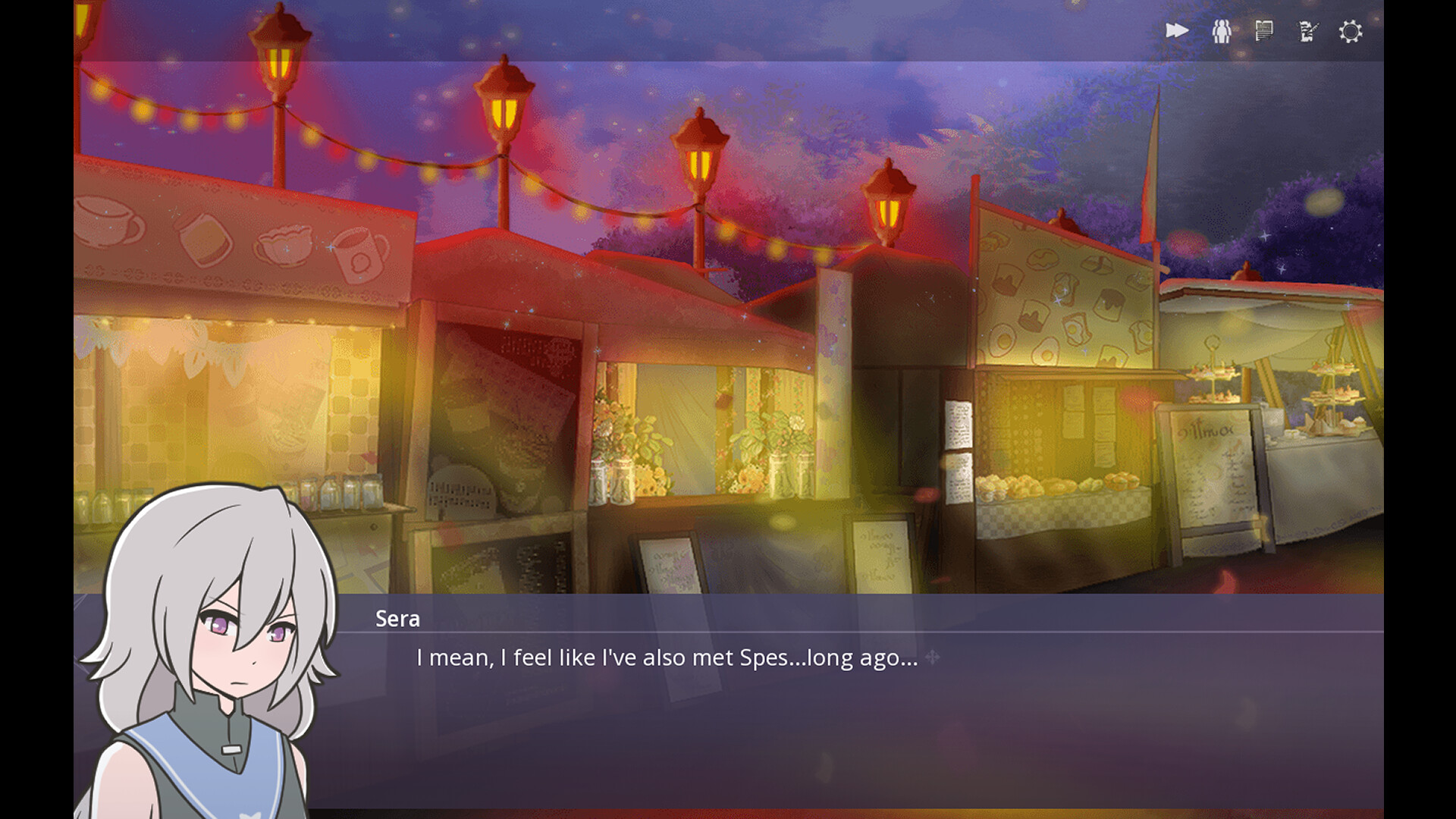Click the fast-forward skip icon
The image size is (1456, 819).
coord(1176,31)
